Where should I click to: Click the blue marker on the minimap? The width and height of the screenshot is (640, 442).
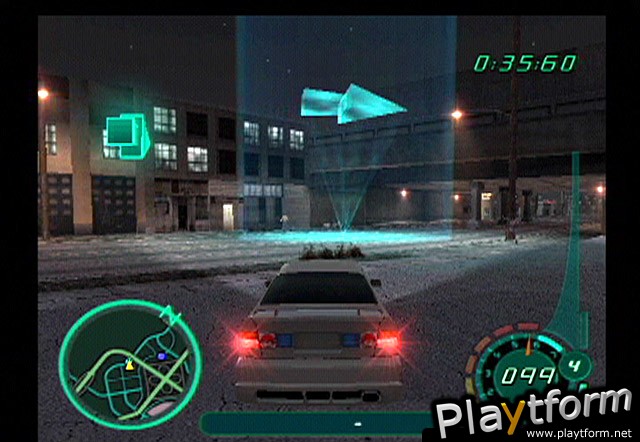(160, 355)
